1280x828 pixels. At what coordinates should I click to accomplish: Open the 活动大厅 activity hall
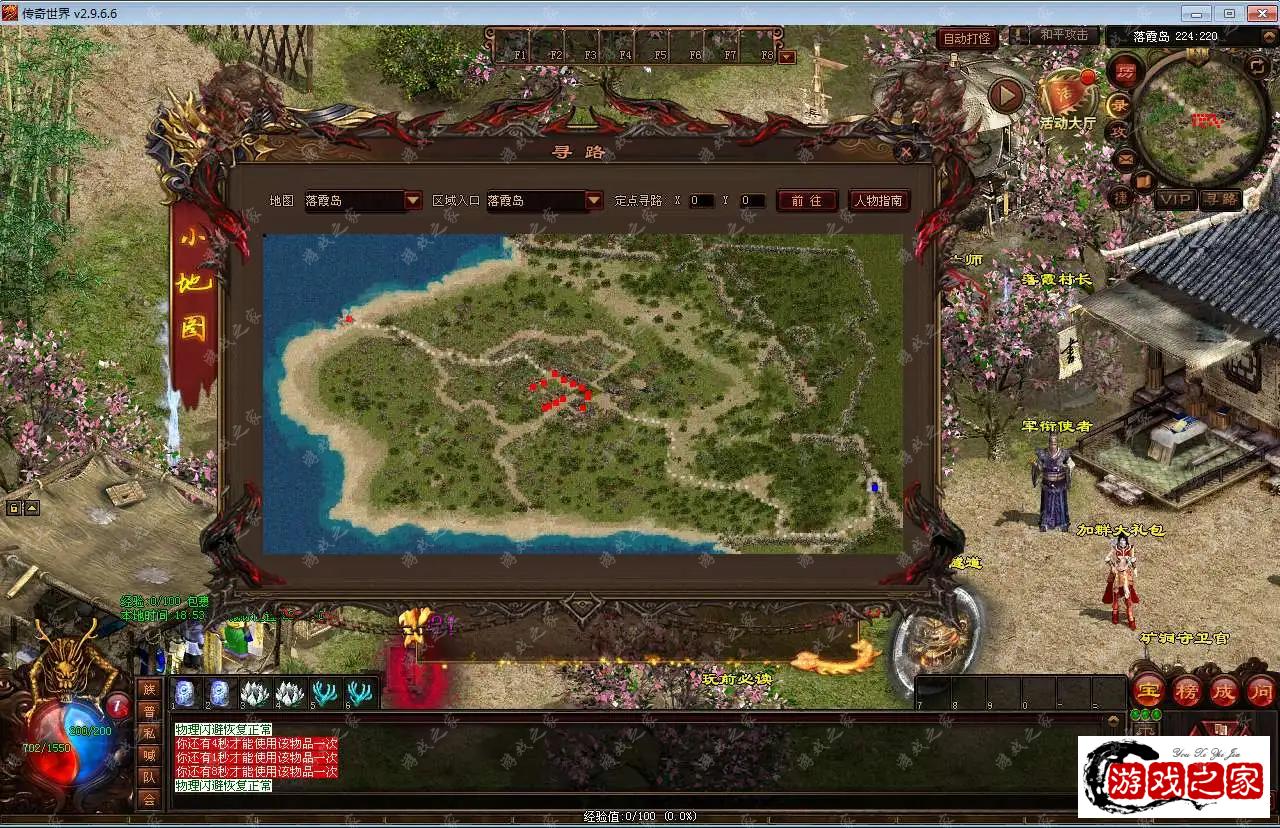pyautogui.click(x=1067, y=100)
